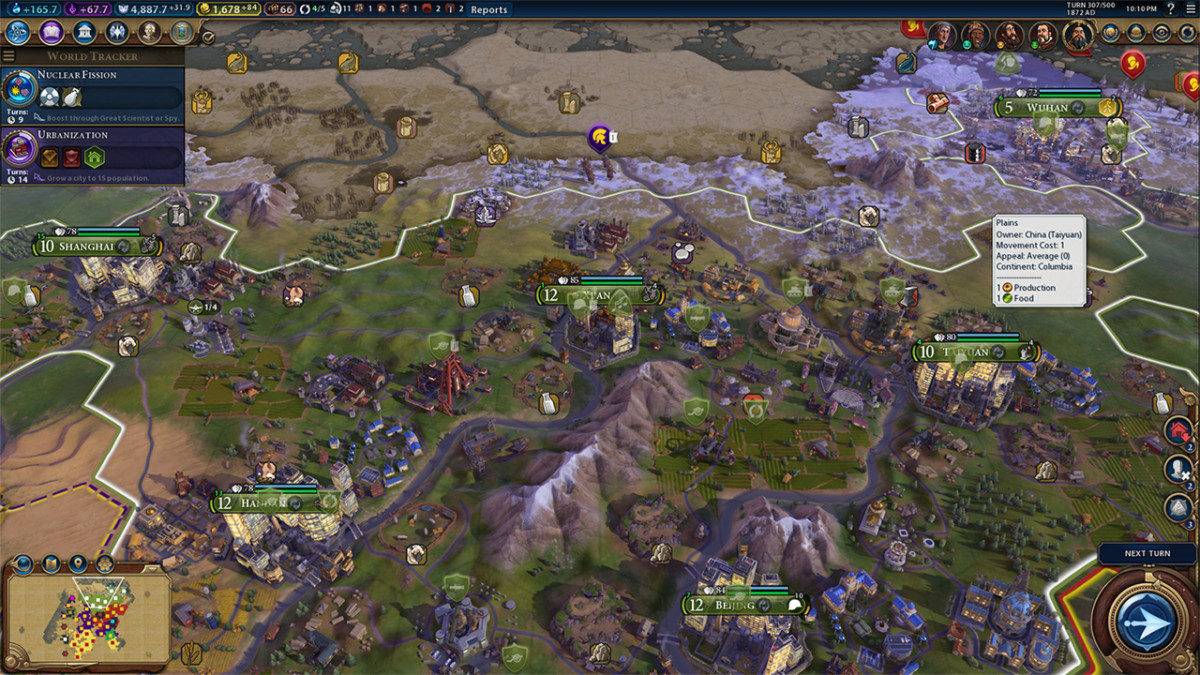Open the government screen button

(84, 32)
